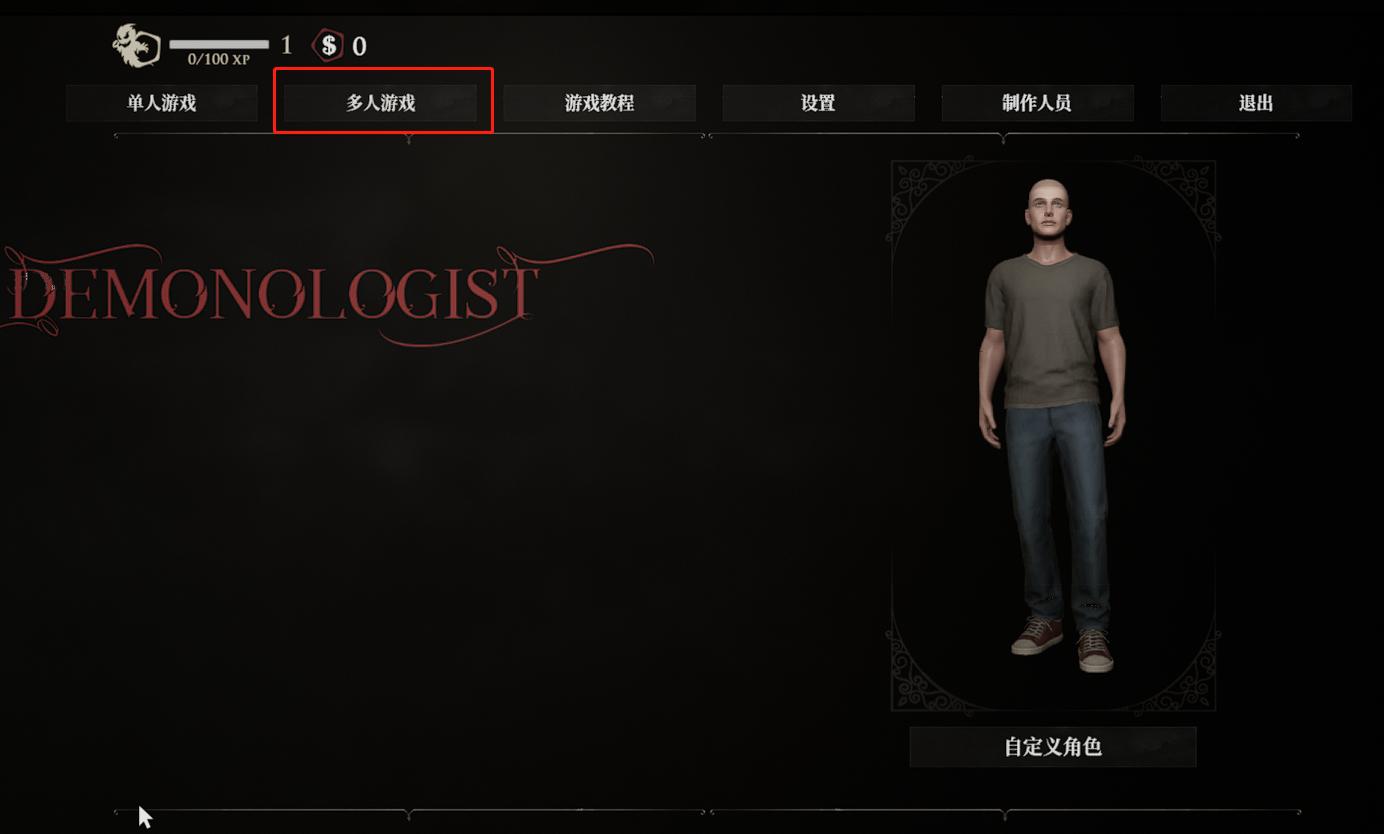Click the dollar sign currency icon
Screen dimensions: 1384x834
click(x=326, y=45)
